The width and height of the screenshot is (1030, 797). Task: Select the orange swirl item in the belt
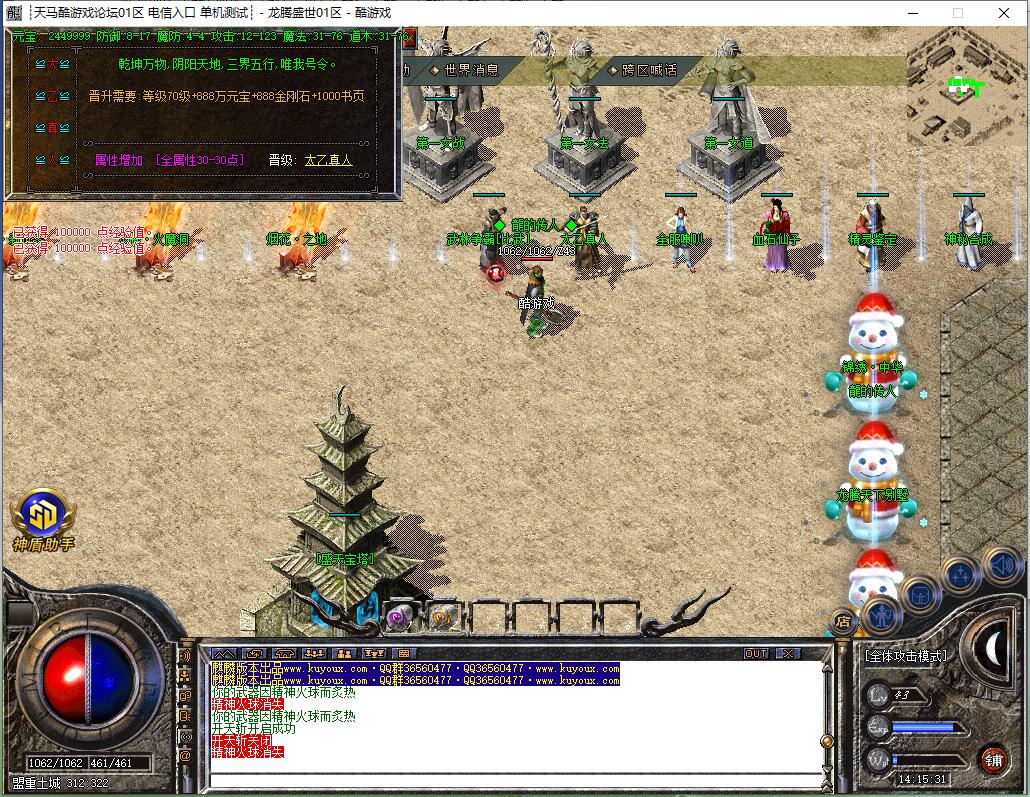click(x=443, y=618)
